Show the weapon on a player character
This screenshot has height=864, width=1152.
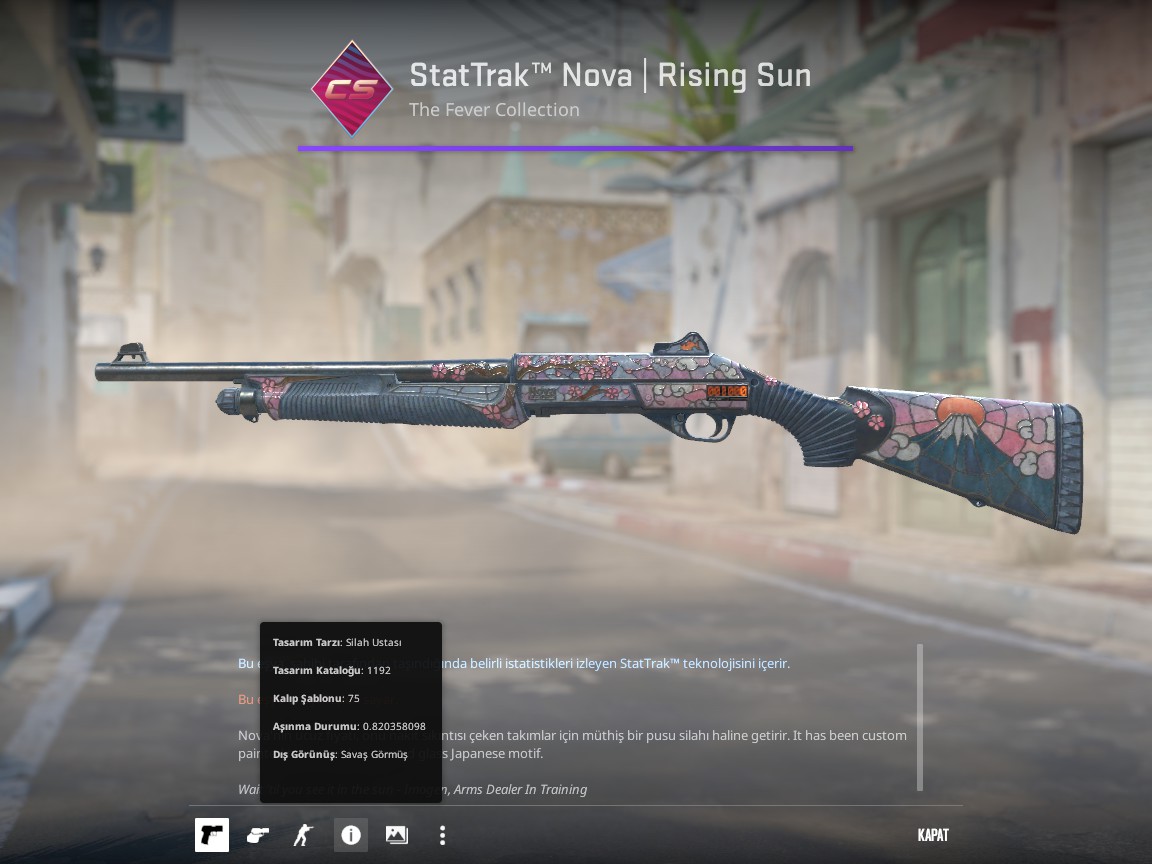pos(303,835)
